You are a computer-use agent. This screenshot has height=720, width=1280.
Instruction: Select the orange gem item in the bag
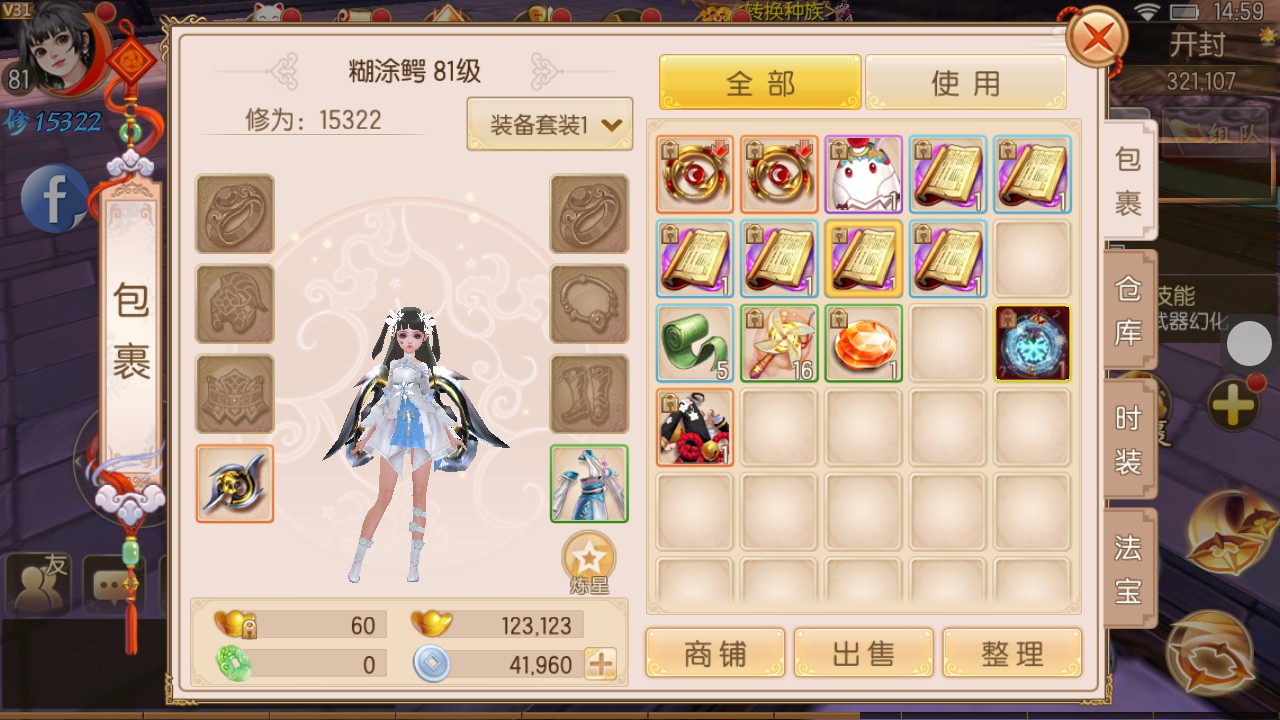[863, 344]
